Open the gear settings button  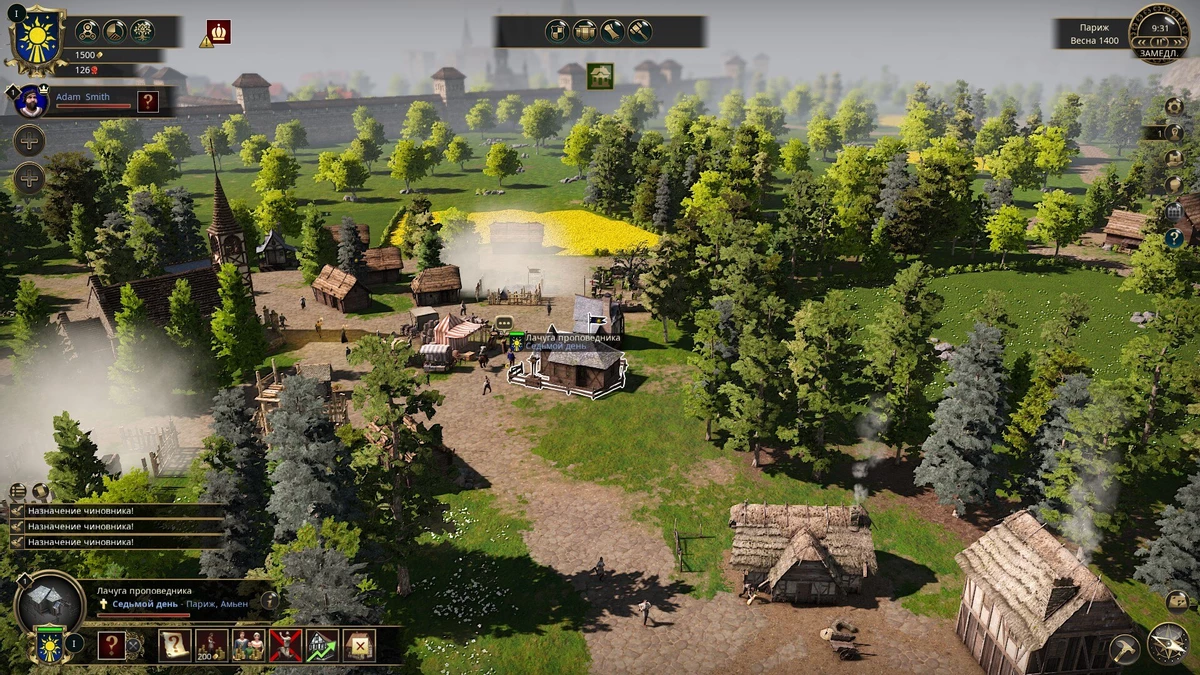point(1174,105)
